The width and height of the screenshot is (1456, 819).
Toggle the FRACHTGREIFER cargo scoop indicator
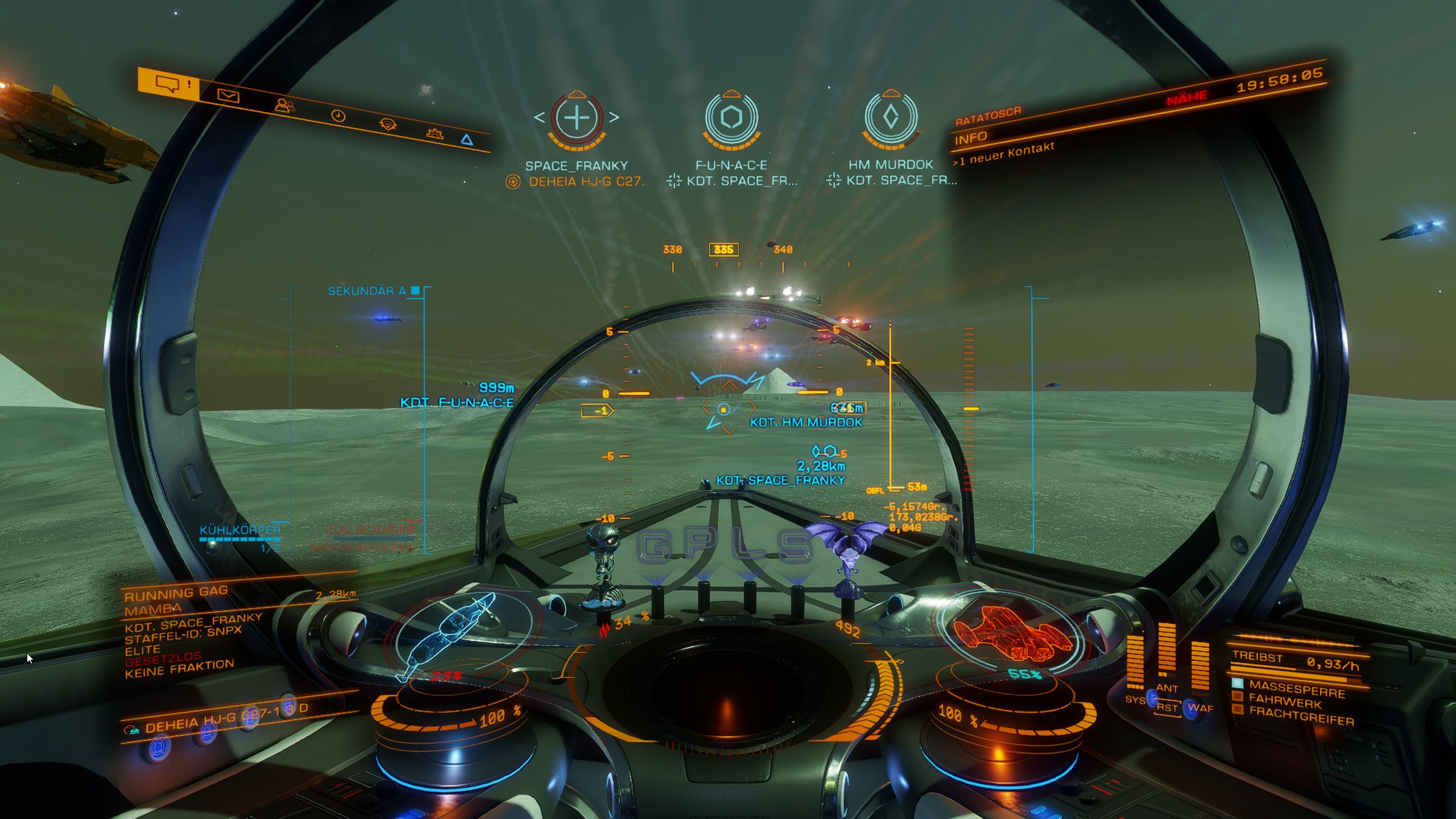click(x=1300, y=716)
